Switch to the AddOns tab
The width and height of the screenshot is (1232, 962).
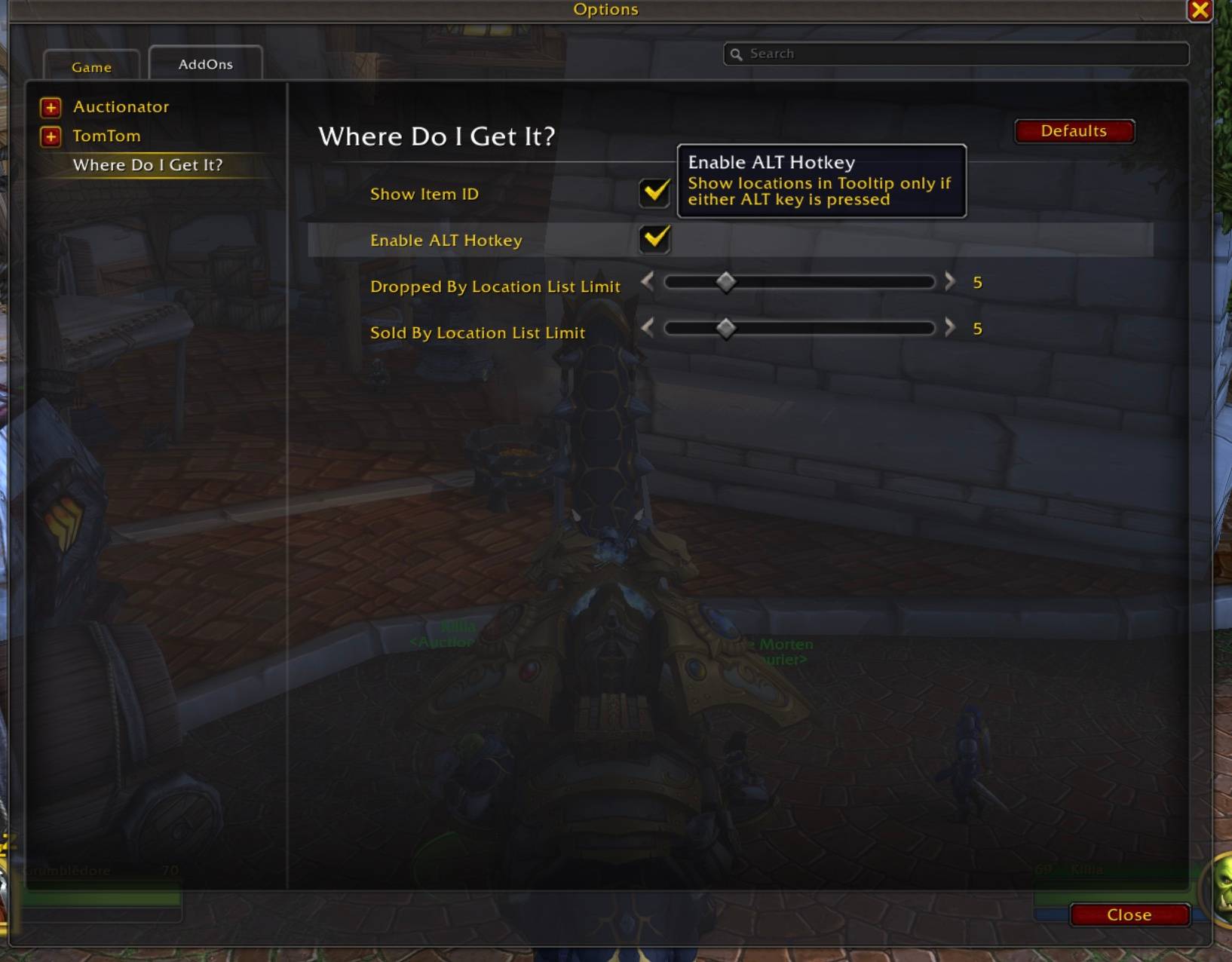click(x=205, y=64)
